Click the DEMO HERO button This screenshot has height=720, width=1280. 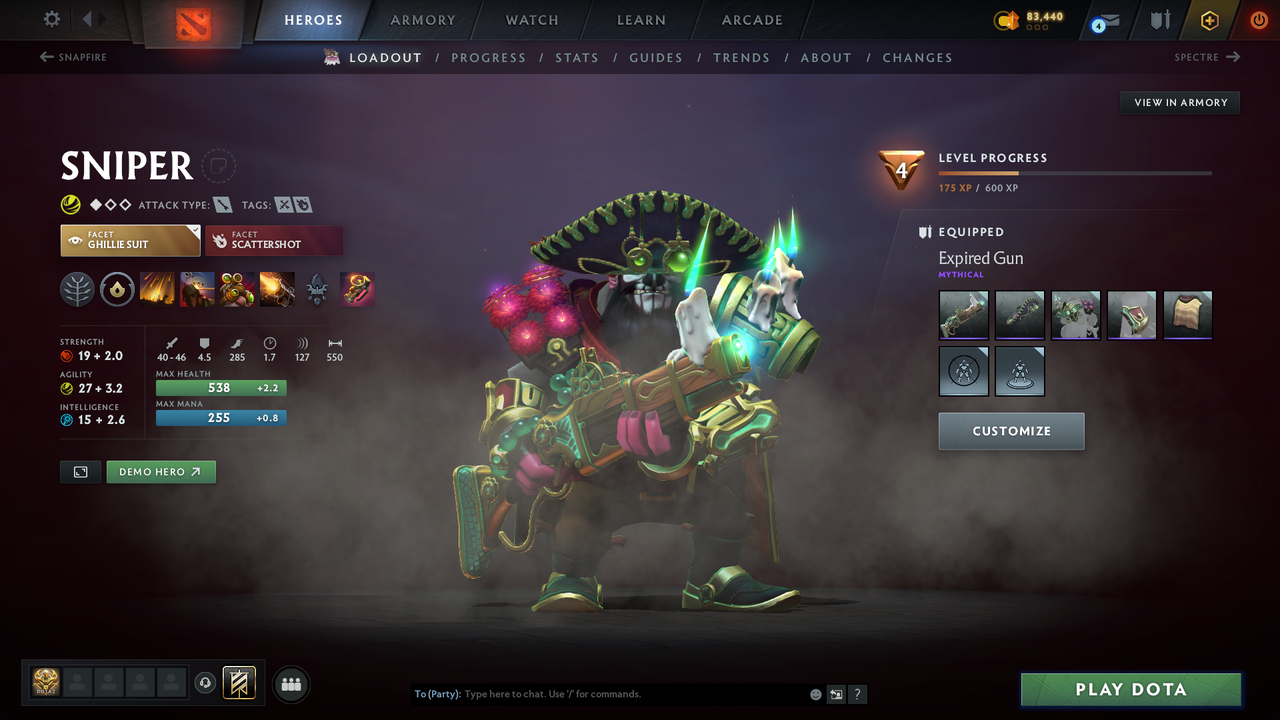point(161,471)
